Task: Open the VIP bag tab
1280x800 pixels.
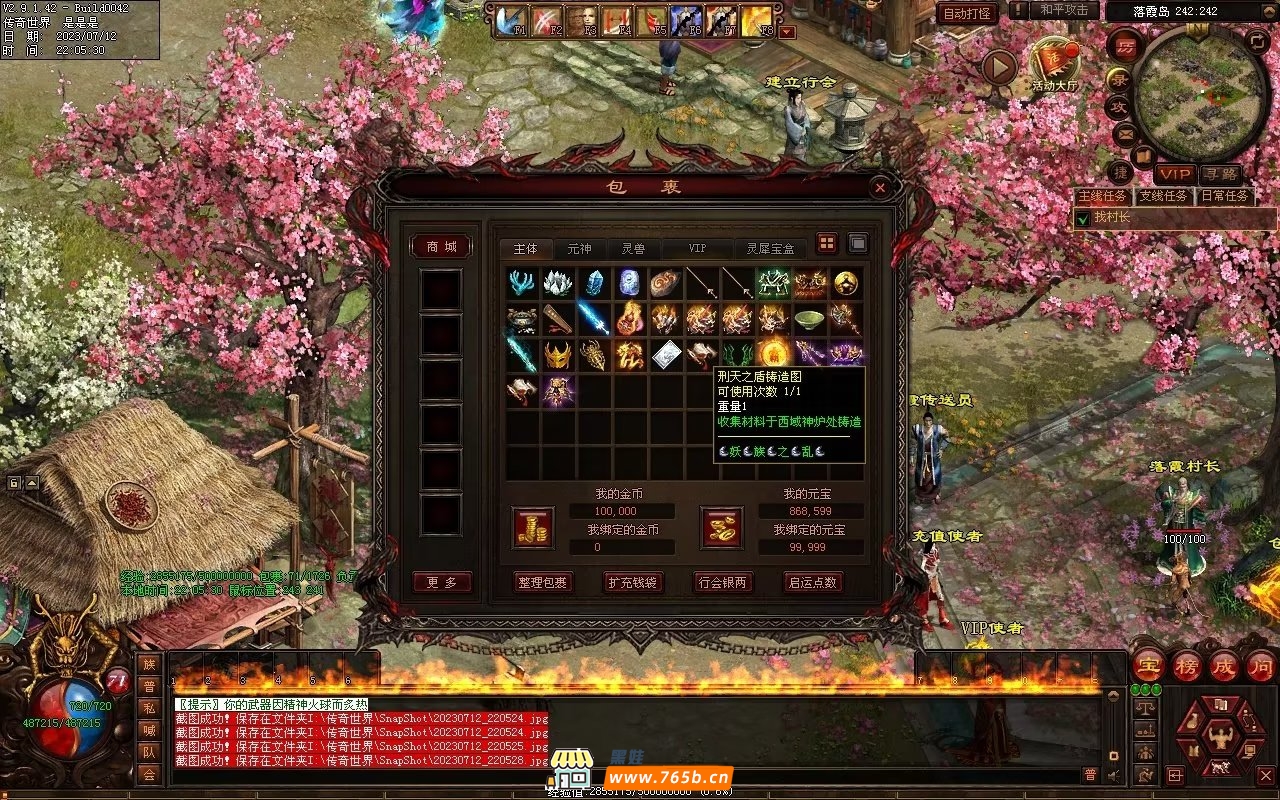Action: click(696, 248)
